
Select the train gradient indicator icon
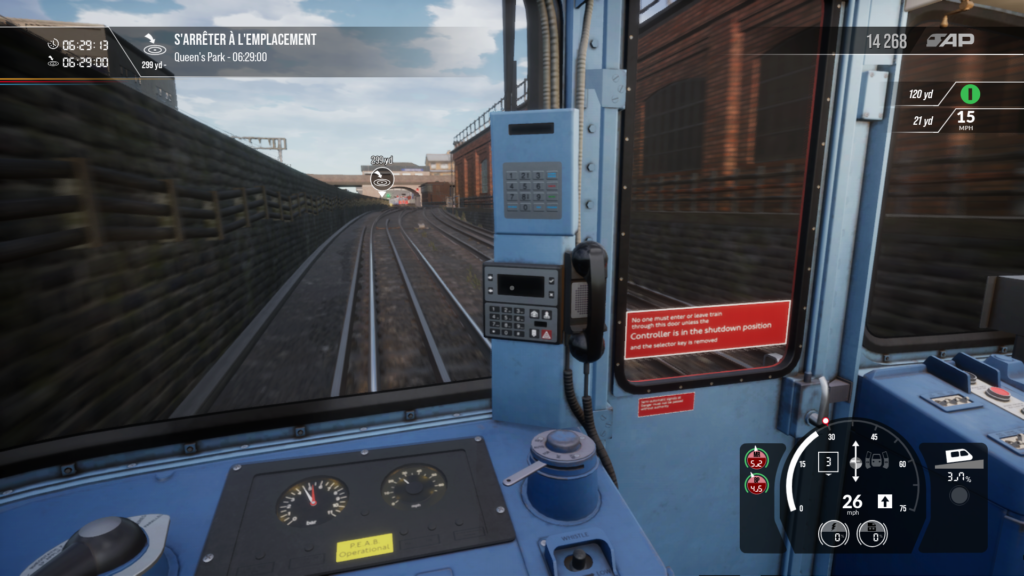tap(960, 464)
